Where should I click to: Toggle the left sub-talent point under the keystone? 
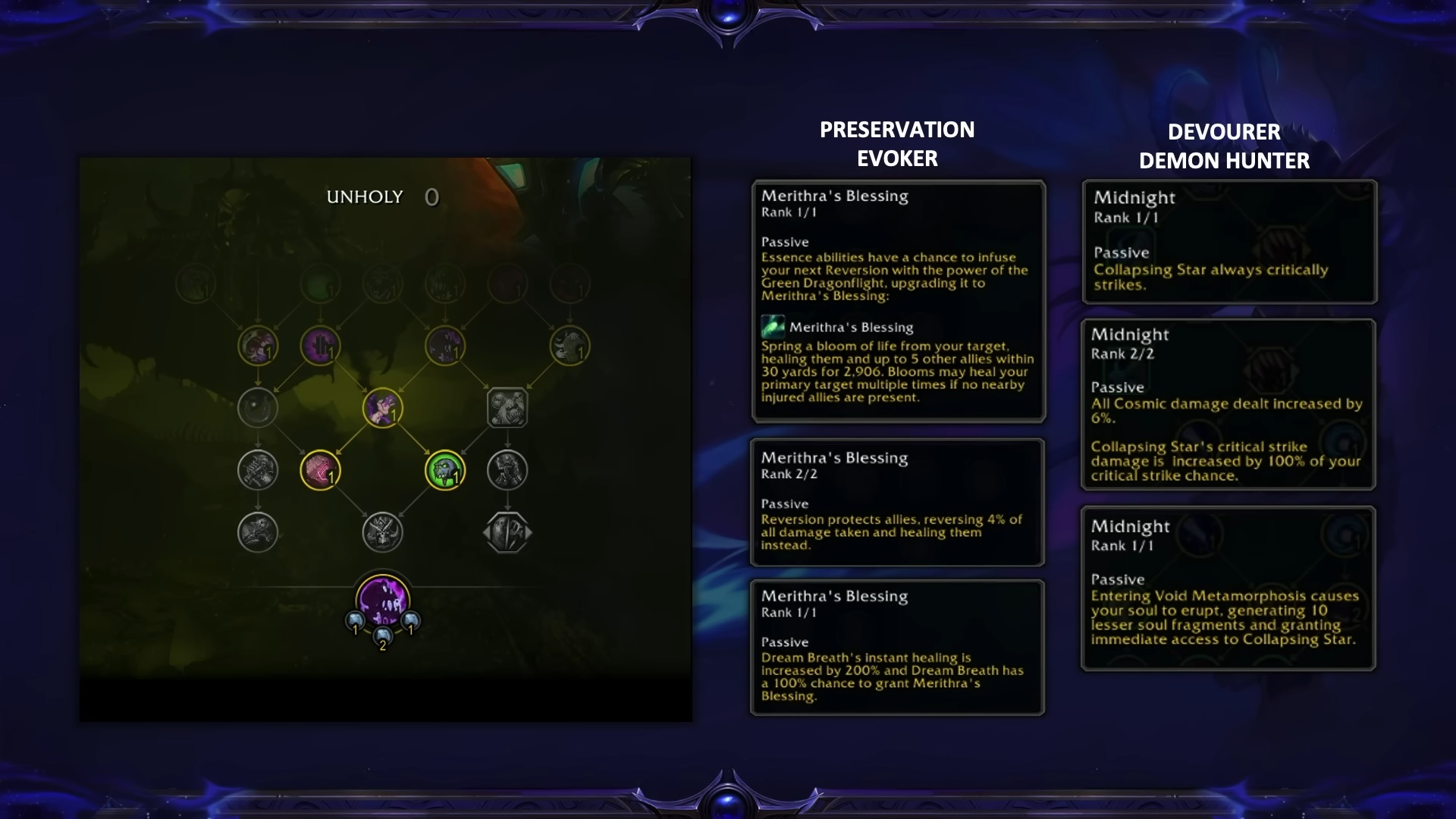(x=355, y=622)
